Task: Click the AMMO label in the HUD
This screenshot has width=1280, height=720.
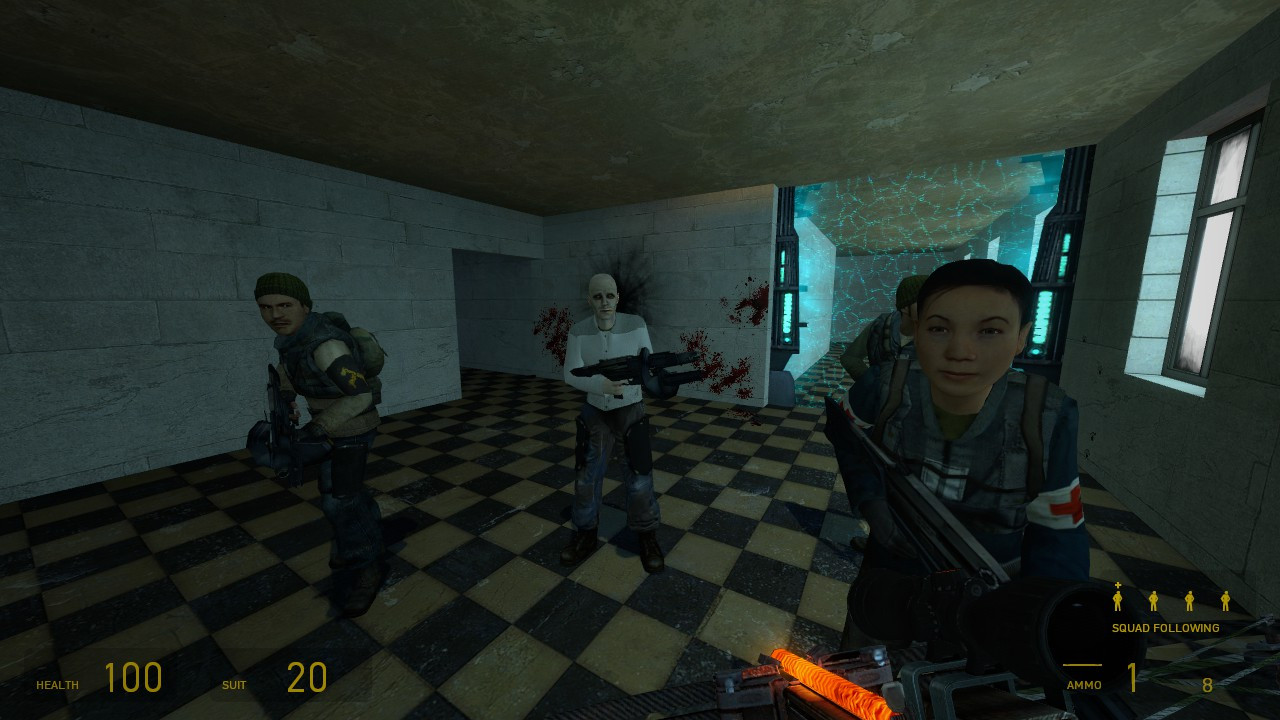Action: click(x=1085, y=686)
